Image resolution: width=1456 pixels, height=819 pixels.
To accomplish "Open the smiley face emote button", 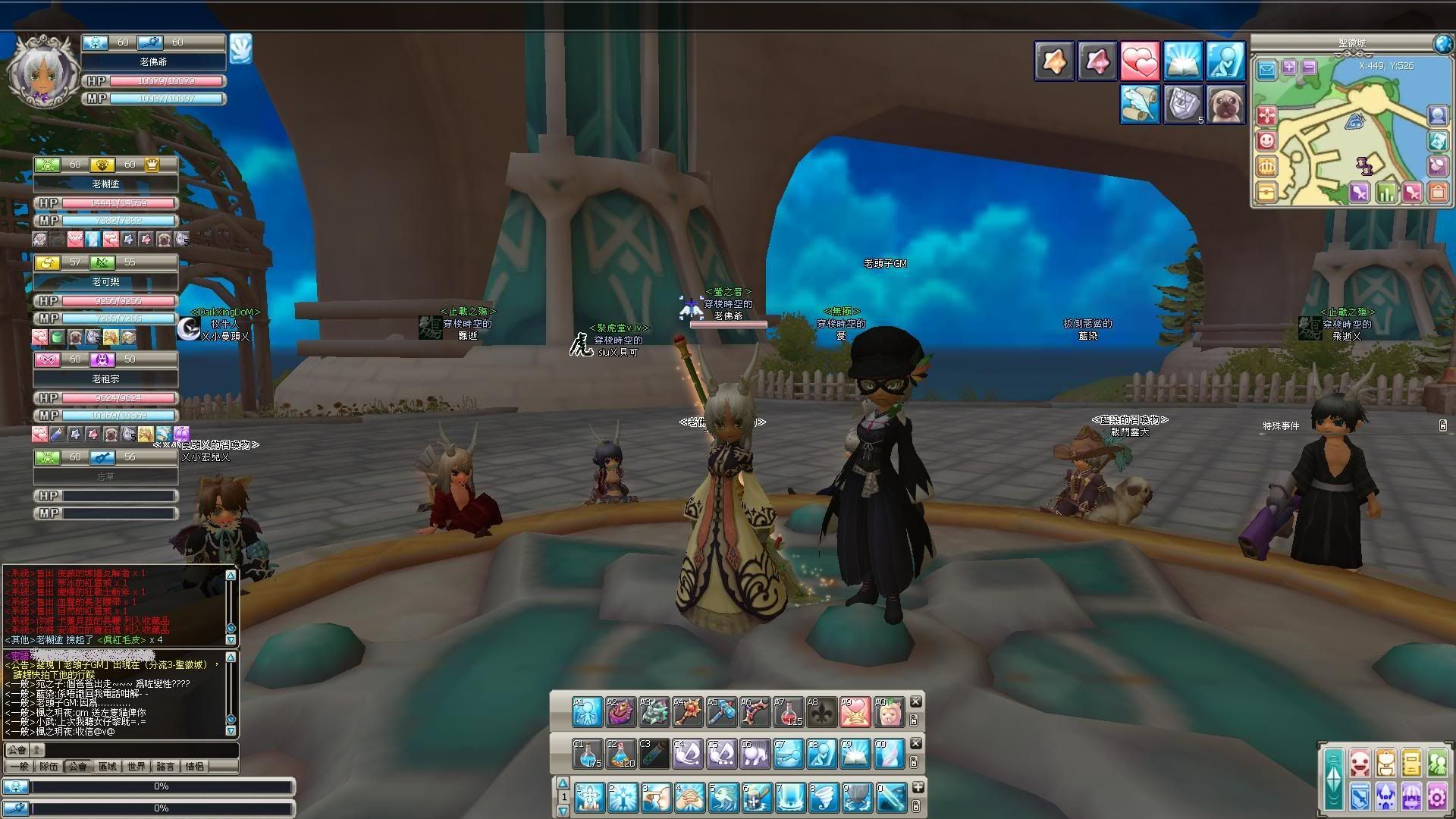I will click(1266, 141).
